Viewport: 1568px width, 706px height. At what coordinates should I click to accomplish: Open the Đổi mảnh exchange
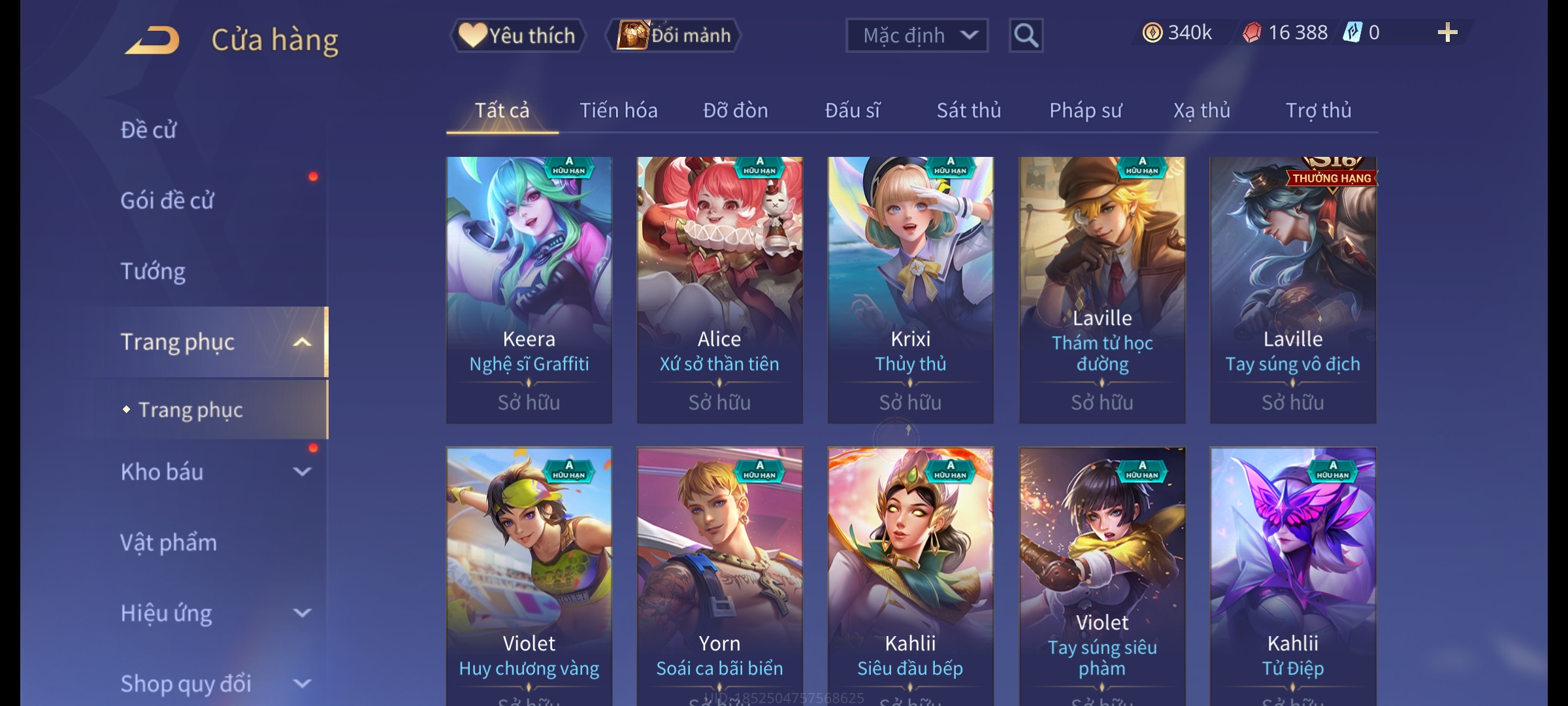click(674, 35)
